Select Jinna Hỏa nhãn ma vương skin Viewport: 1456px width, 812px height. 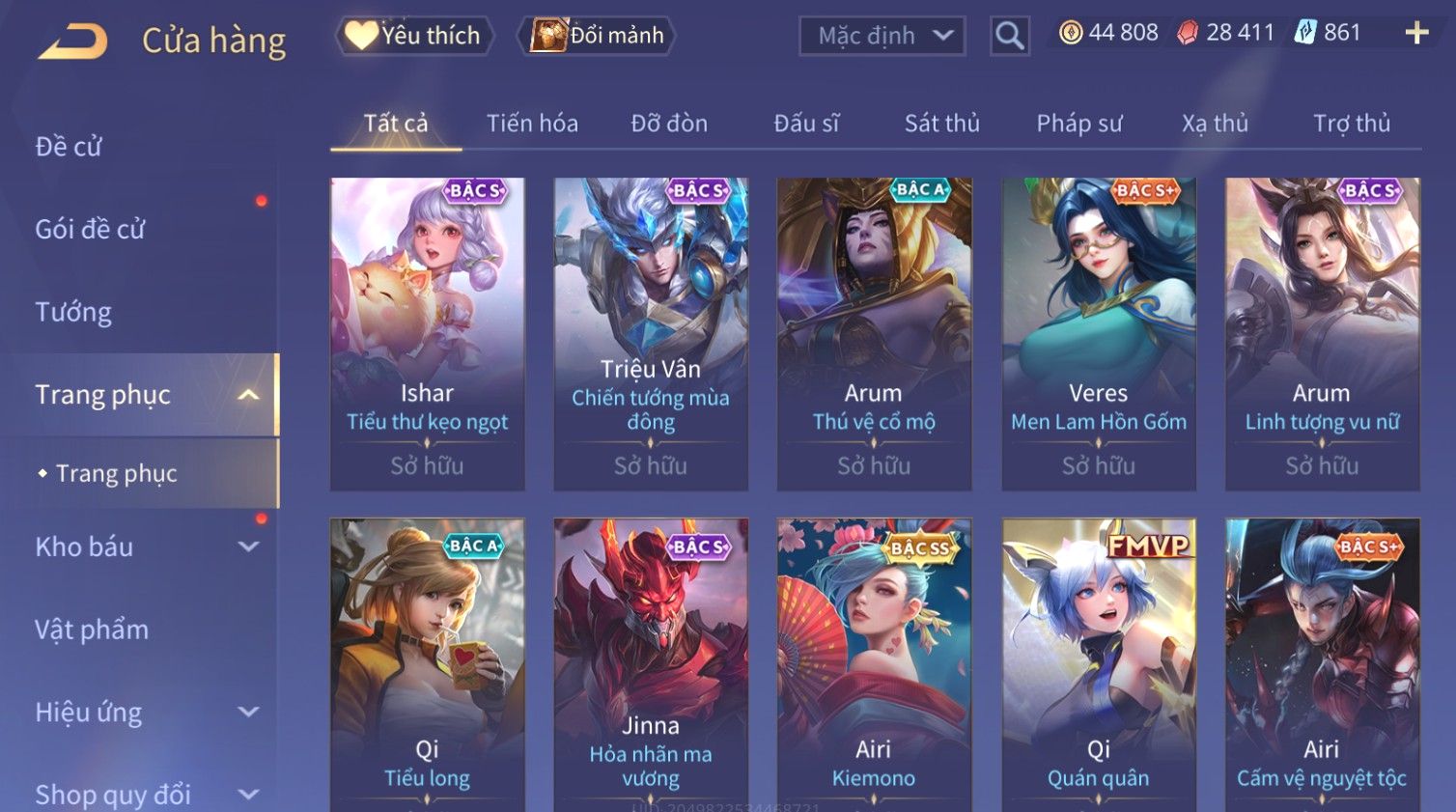[651, 664]
